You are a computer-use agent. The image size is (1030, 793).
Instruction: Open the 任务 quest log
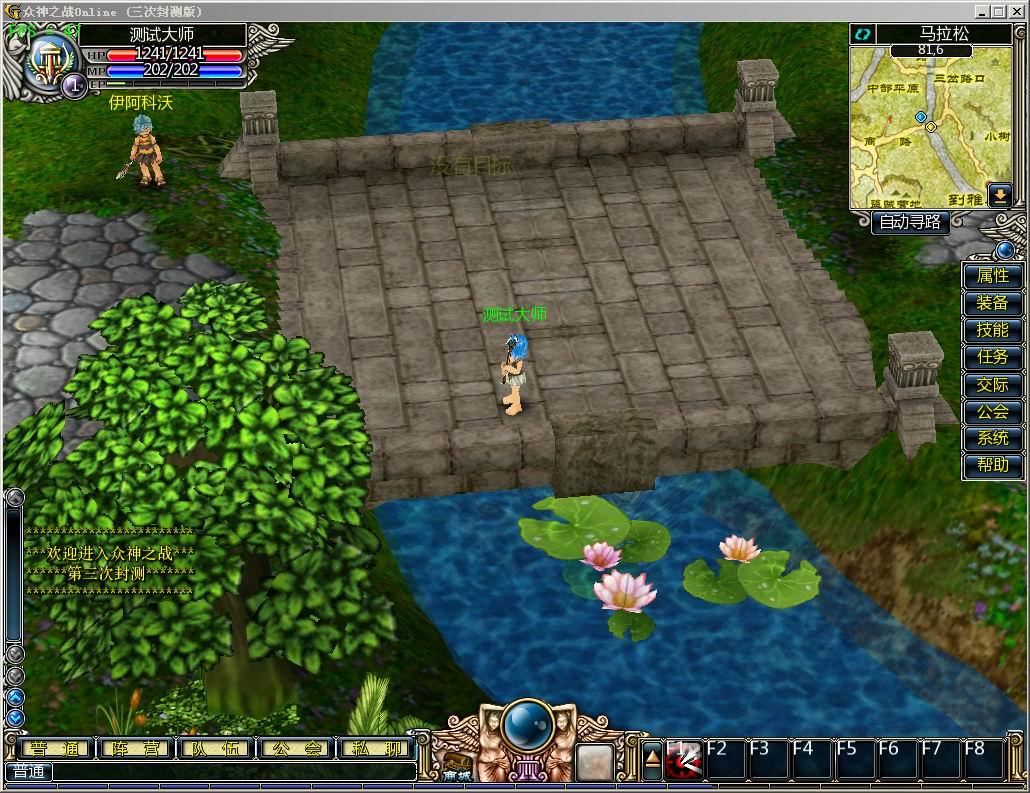click(992, 357)
